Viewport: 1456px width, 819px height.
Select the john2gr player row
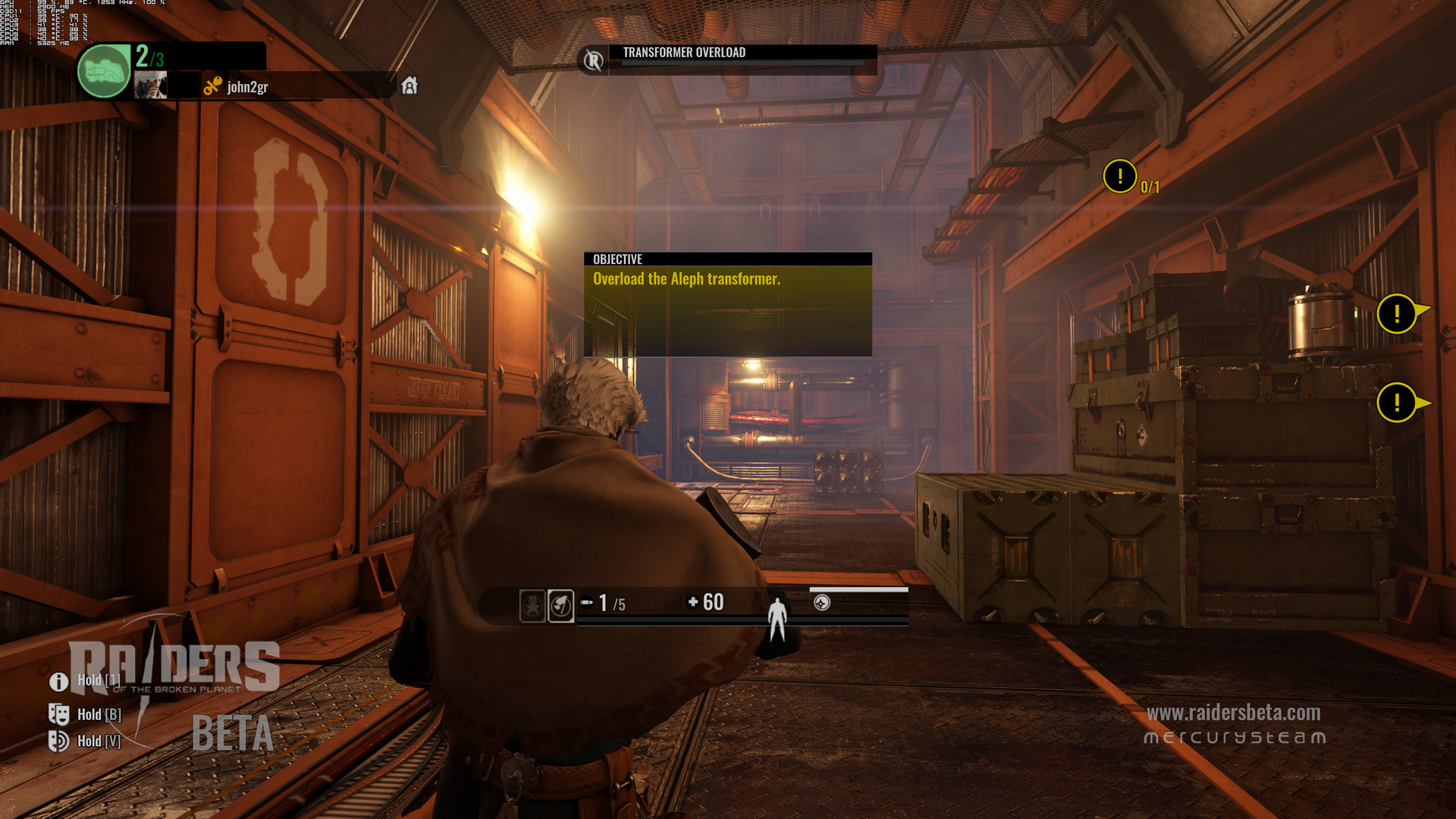(248, 87)
